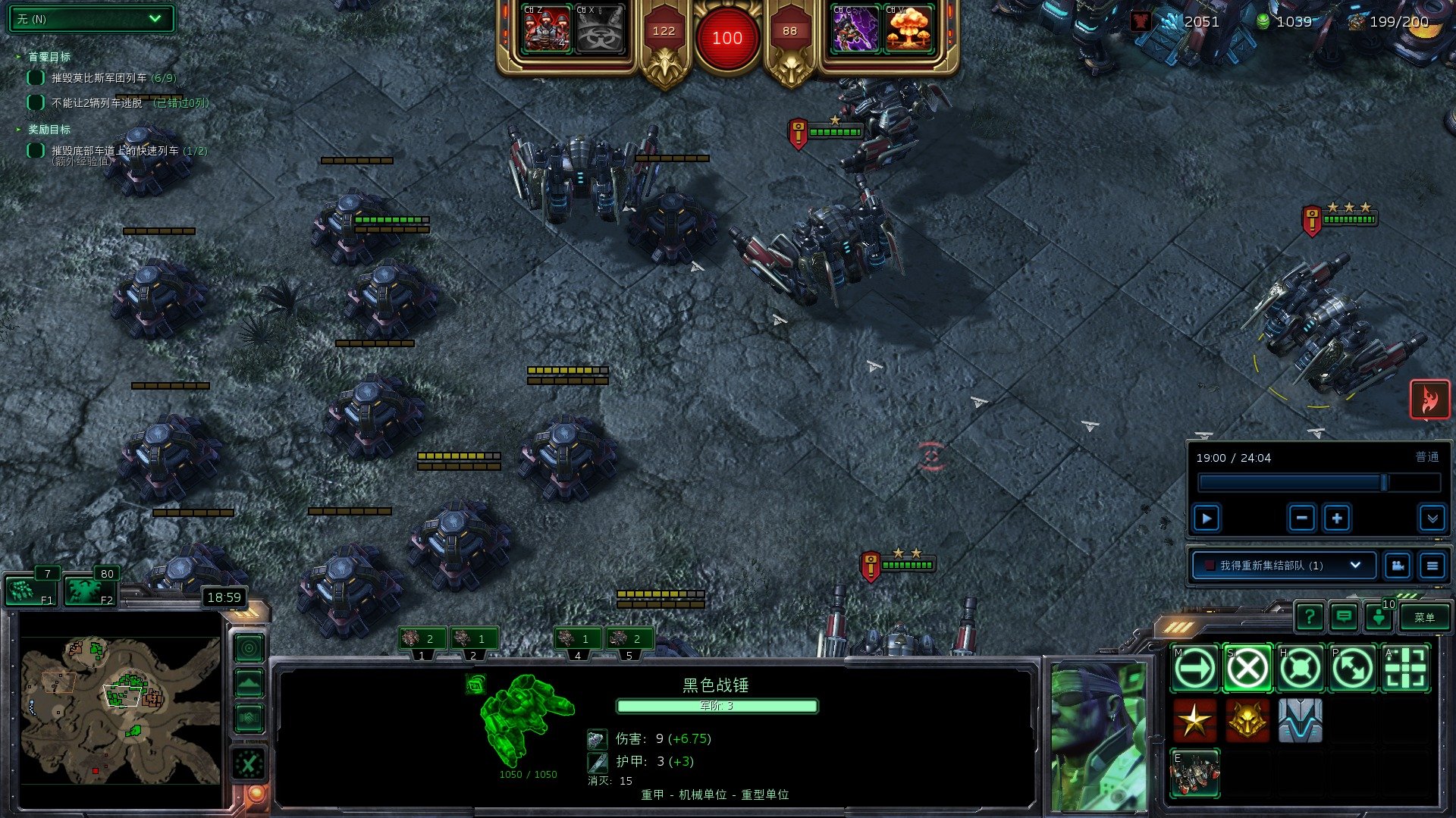The width and height of the screenshot is (1456, 818).
Task: Select all army units button F2
Action: [x=89, y=591]
